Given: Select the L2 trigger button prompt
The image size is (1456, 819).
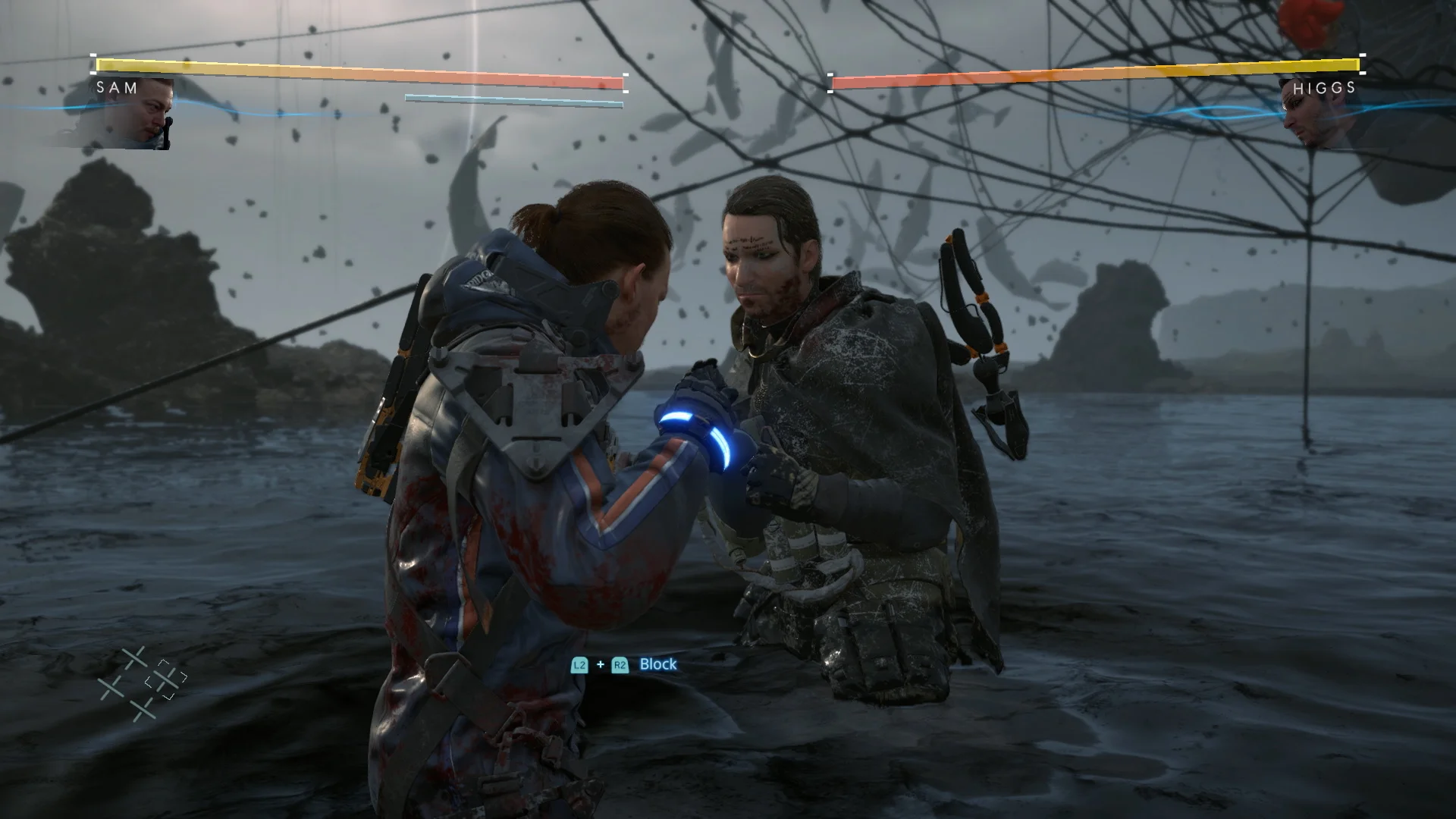Looking at the screenshot, I should [x=580, y=664].
